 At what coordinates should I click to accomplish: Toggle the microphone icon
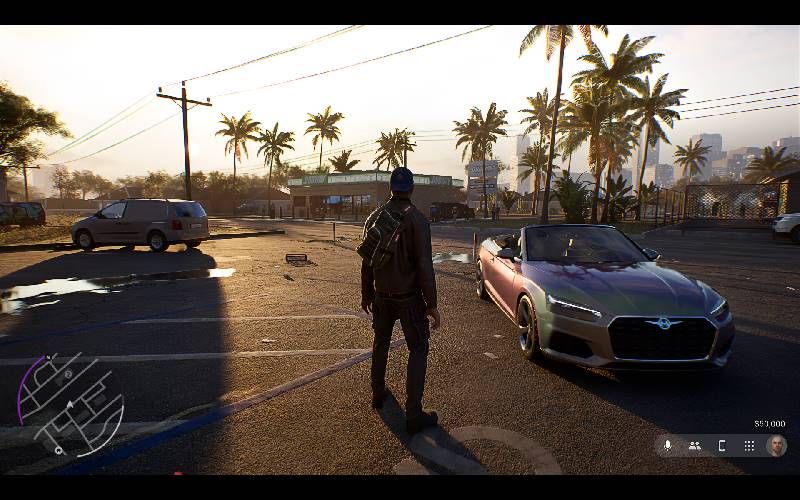point(668,446)
